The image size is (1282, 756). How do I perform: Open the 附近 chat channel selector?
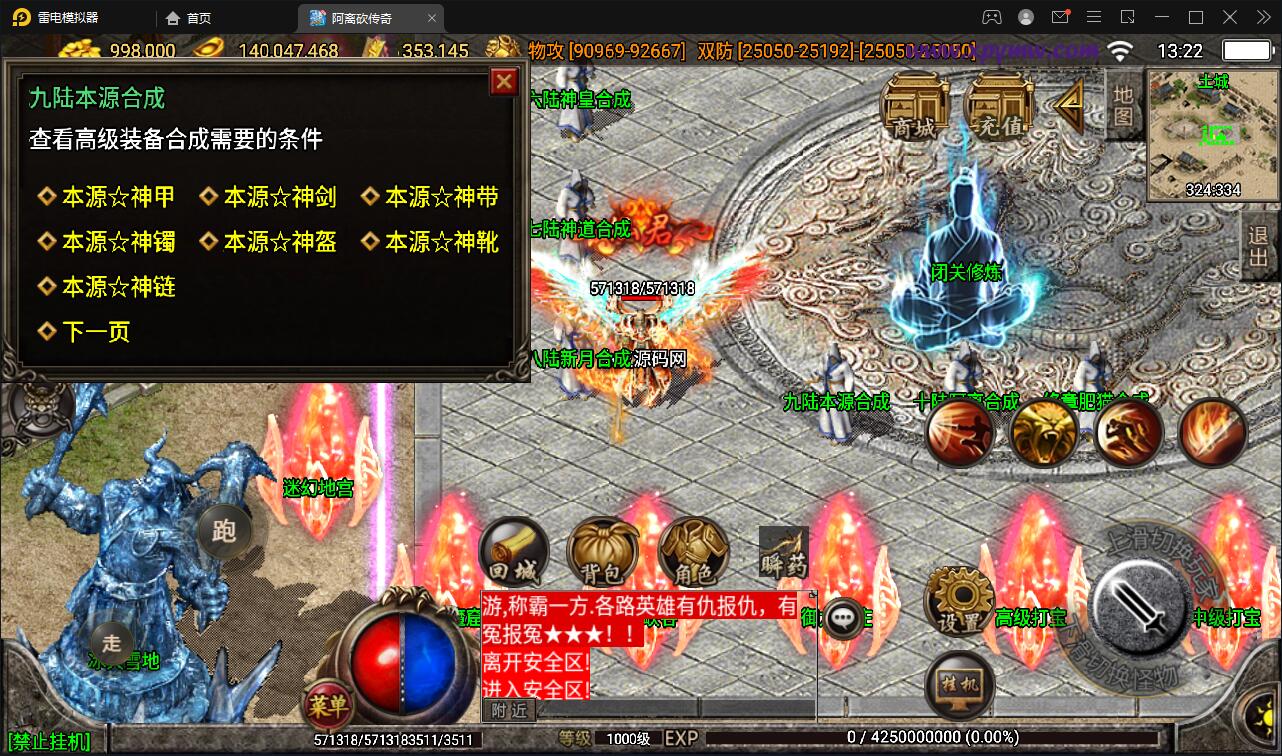(x=511, y=708)
